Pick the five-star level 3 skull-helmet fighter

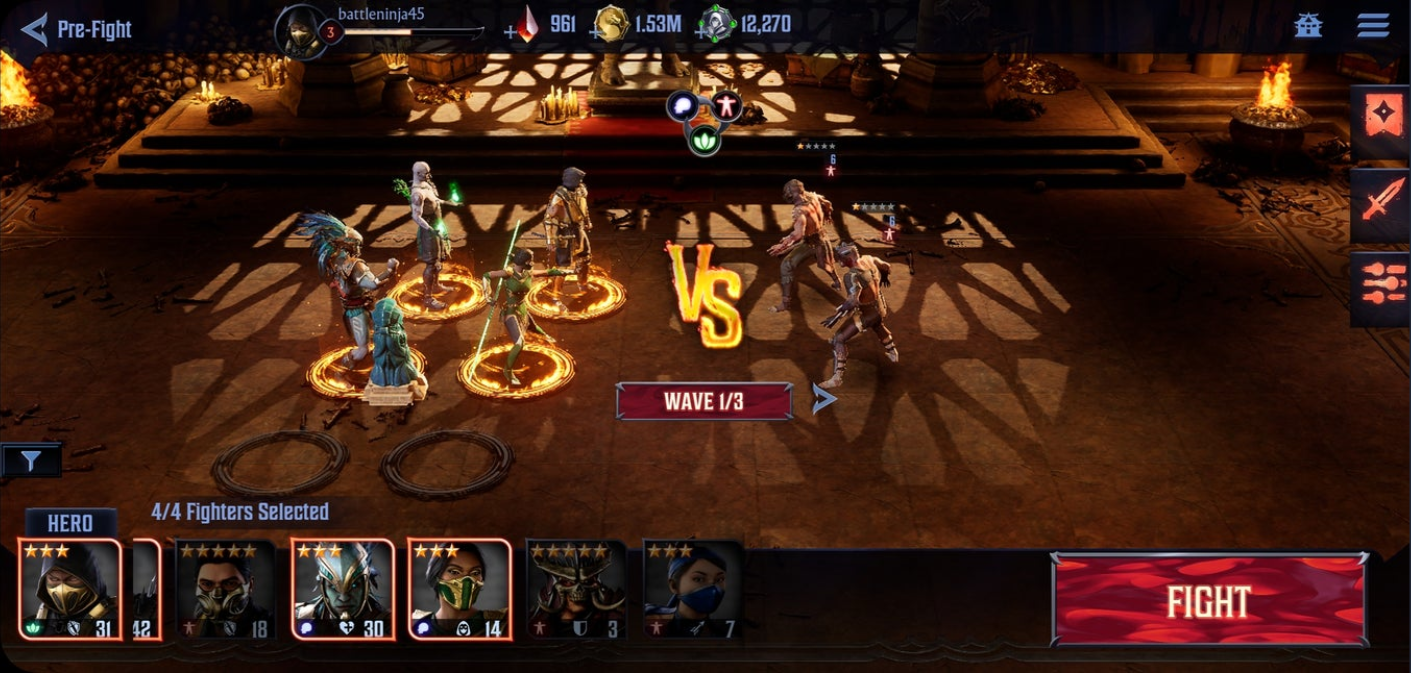point(576,590)
